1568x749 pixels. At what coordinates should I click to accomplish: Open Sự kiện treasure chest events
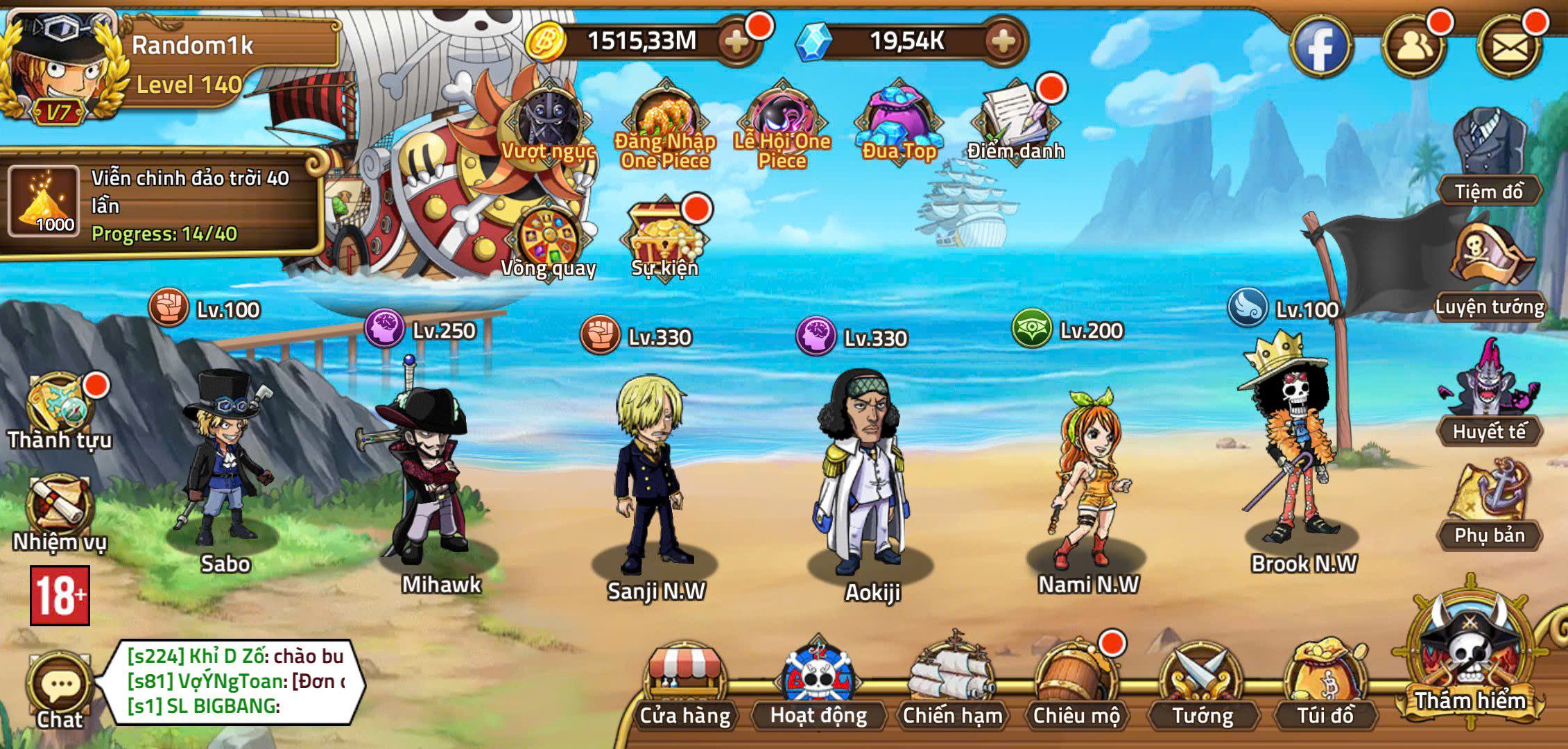[664, 239]
